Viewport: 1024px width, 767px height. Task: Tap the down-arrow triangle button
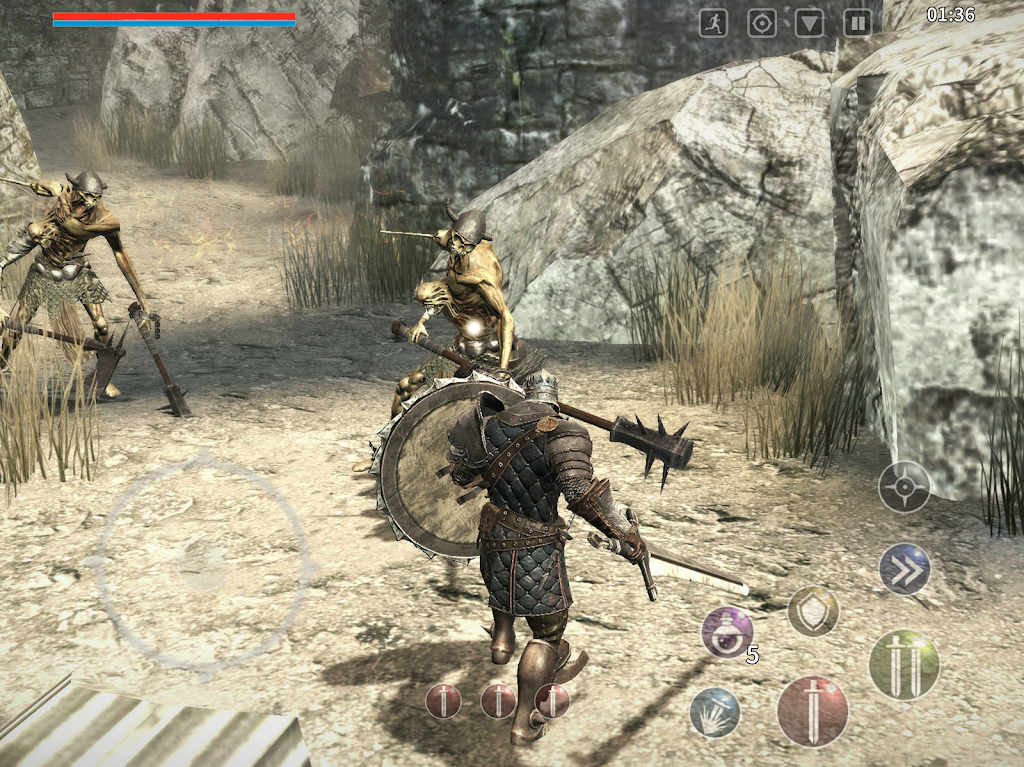tap(810, 23)
